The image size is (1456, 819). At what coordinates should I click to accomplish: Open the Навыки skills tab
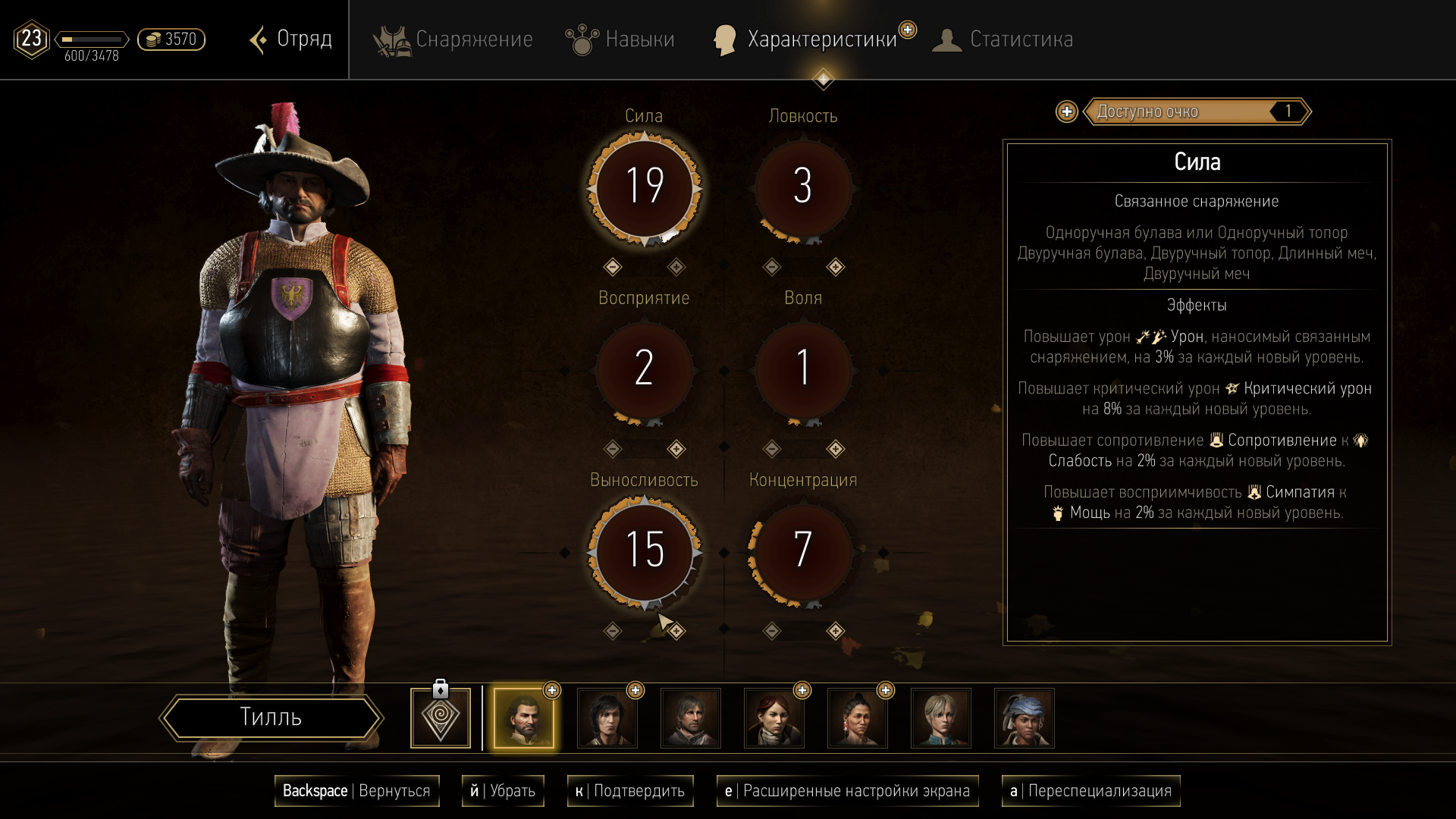tap(620, 39)
